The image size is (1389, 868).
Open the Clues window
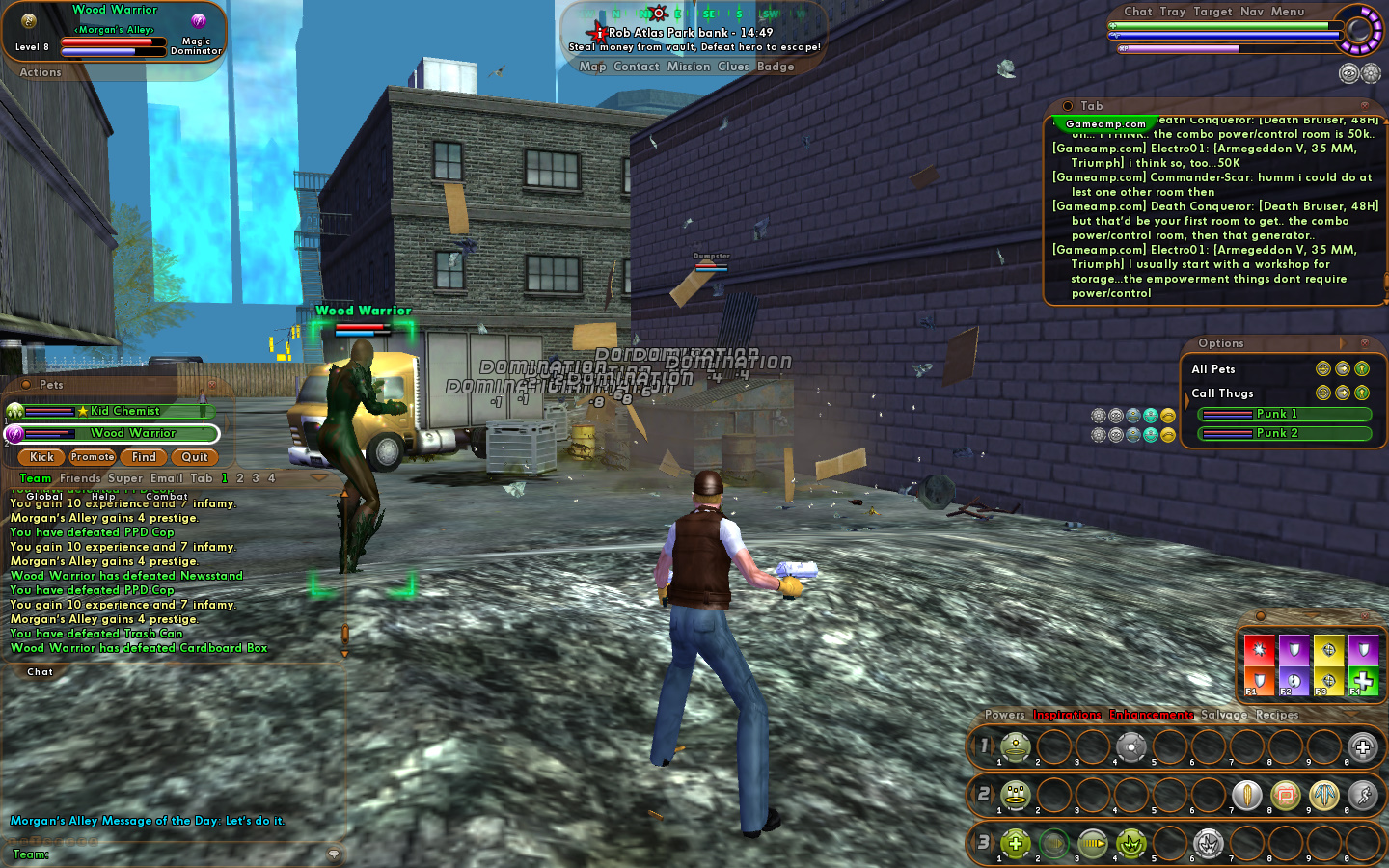[733, 67]
